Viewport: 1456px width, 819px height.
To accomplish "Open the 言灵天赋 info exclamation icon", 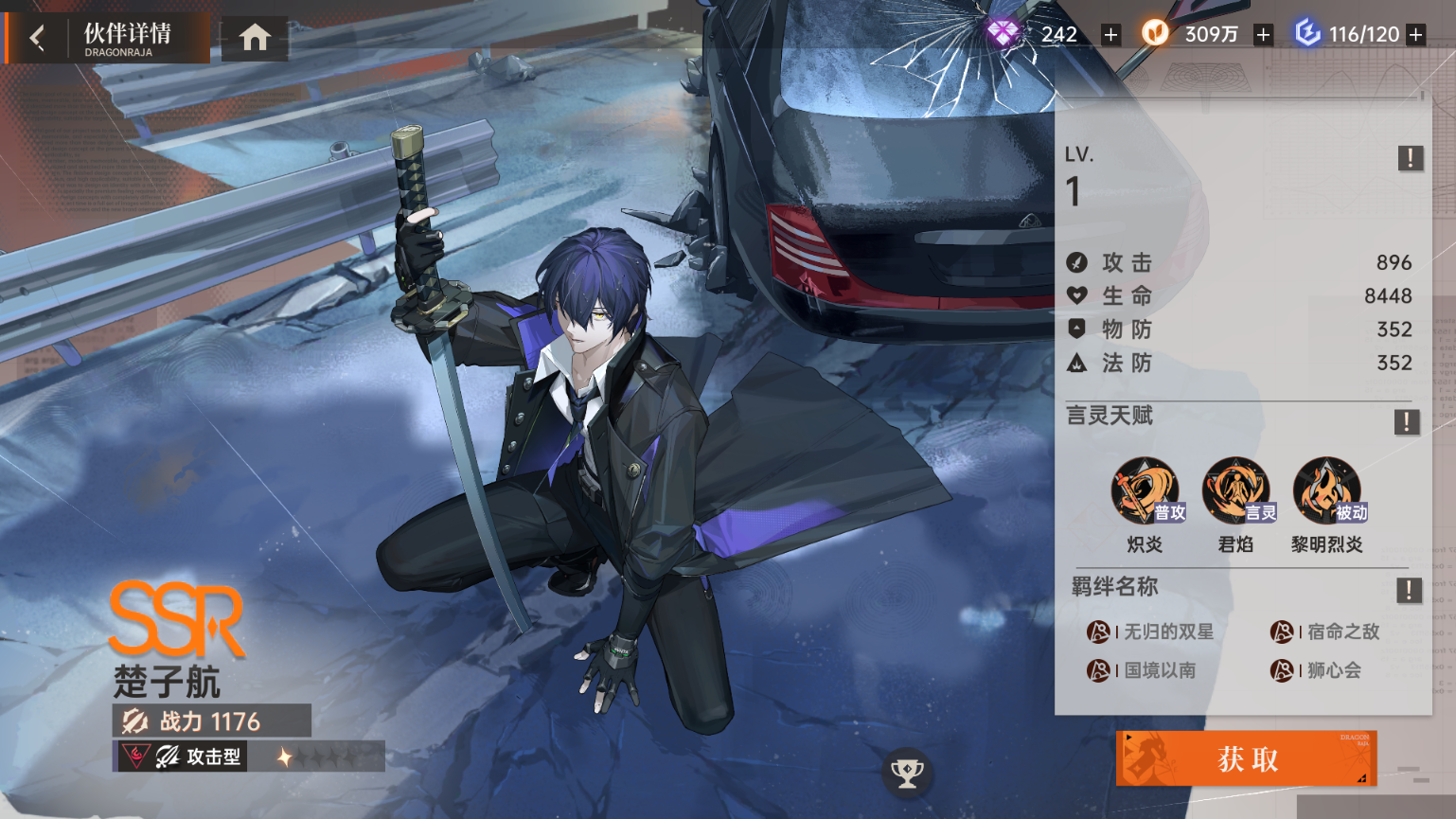I will click(1406, 422).
